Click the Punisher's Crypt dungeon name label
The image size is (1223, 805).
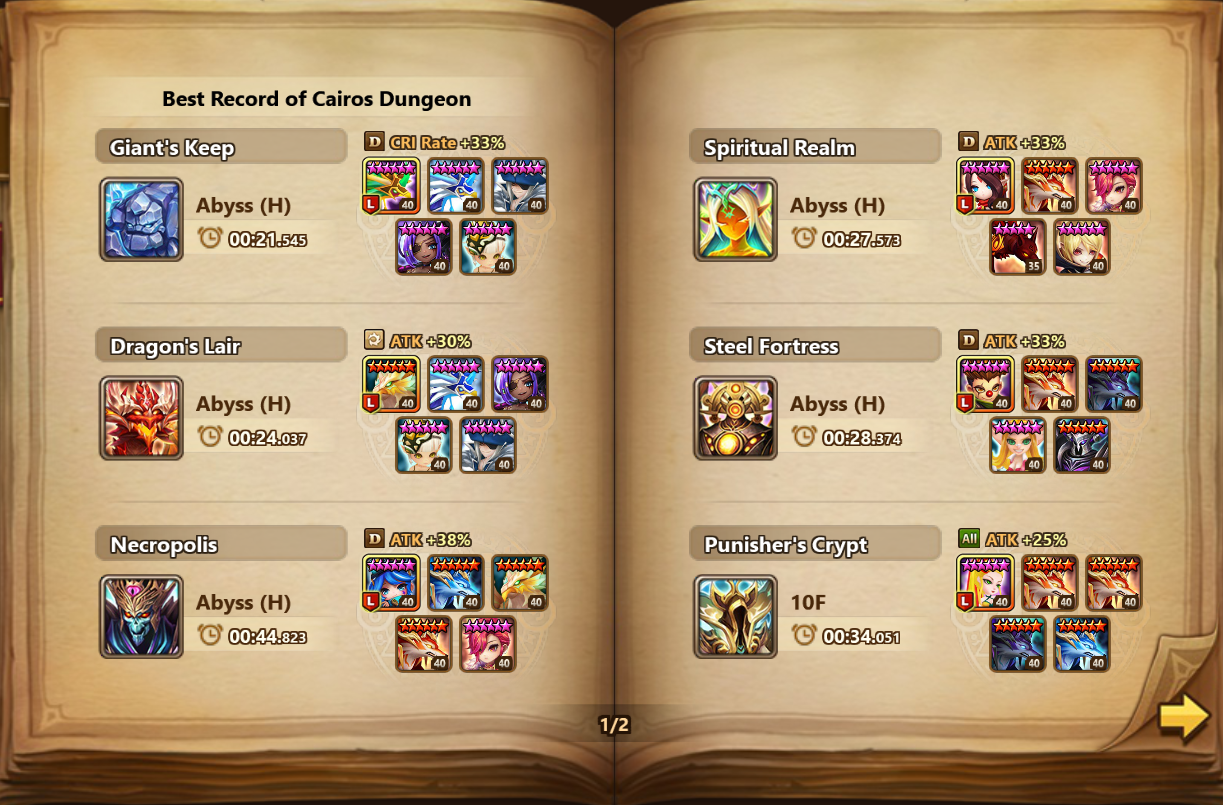pyautogui.click(x=786, y=545)
